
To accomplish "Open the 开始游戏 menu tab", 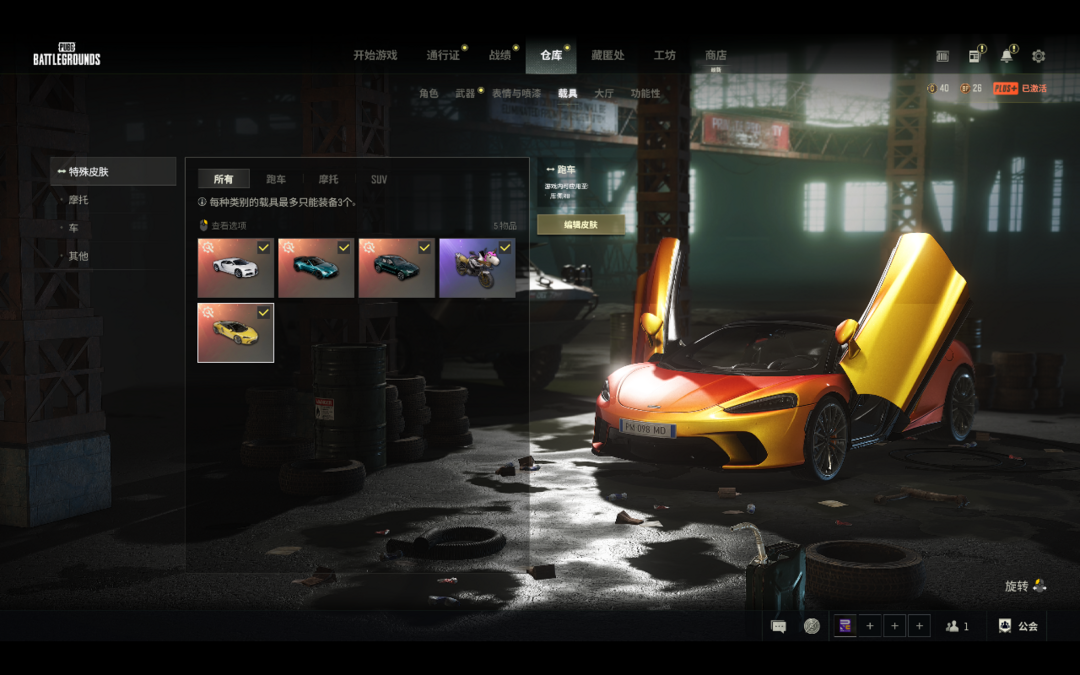I will tap(375, 56).
